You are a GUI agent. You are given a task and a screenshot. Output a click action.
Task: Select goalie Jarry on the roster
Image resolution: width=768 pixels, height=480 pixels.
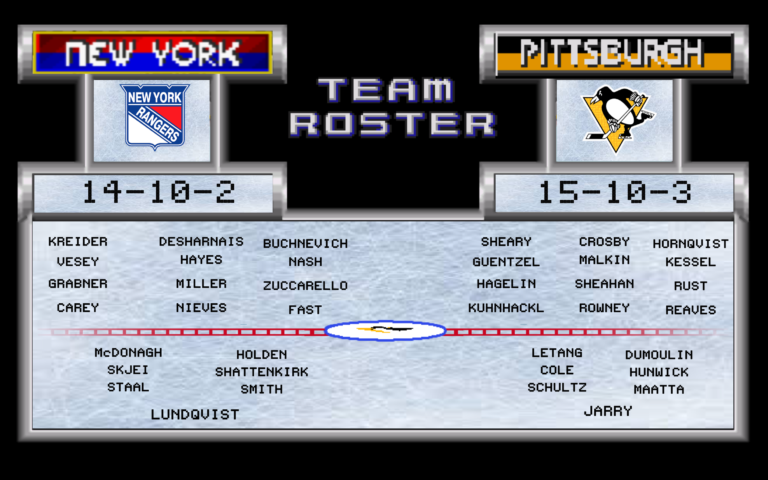click(x=608, y=411)
